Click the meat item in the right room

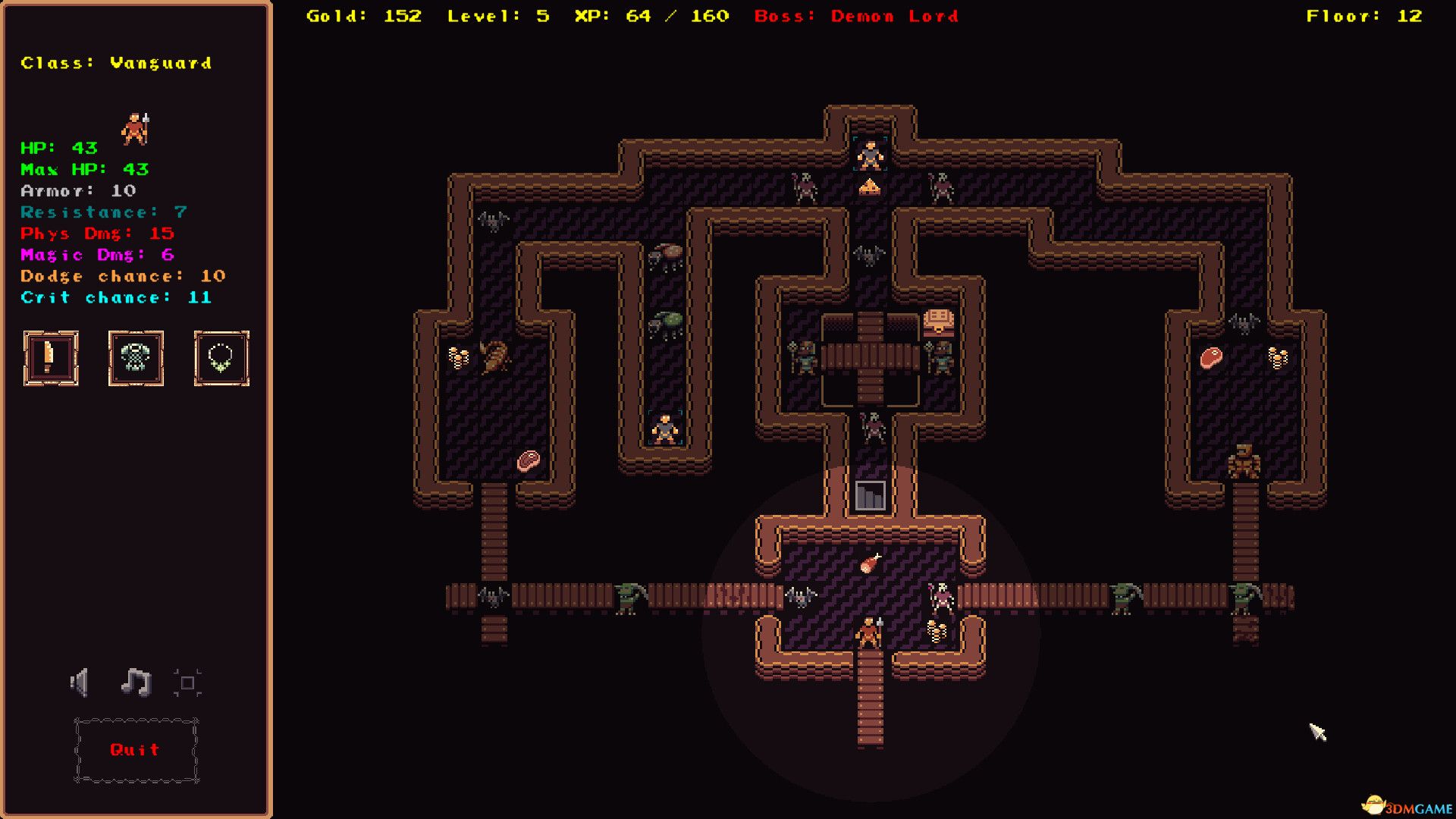pos(1212,358)
